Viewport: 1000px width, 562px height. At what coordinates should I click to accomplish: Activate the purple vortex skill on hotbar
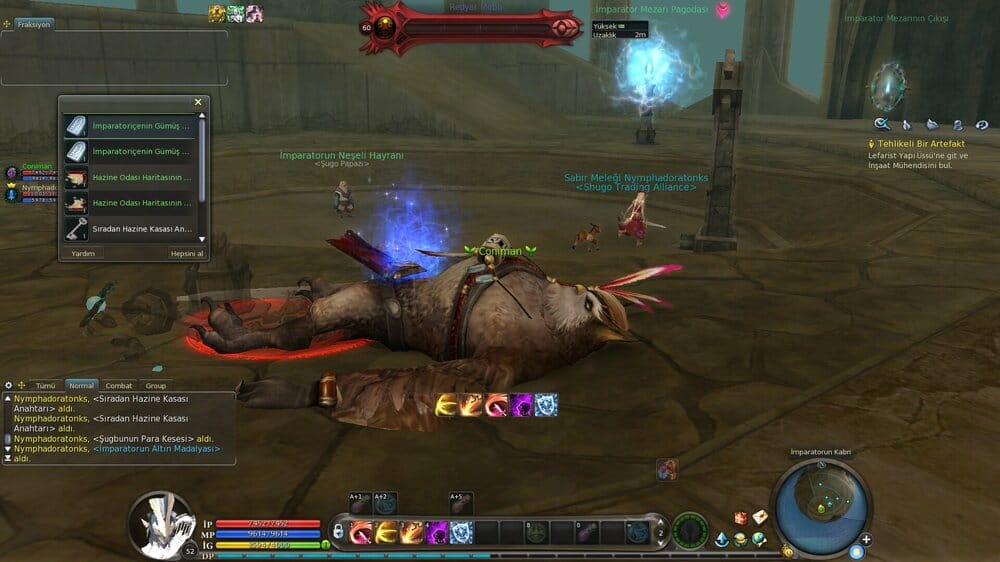pos(438,532)
